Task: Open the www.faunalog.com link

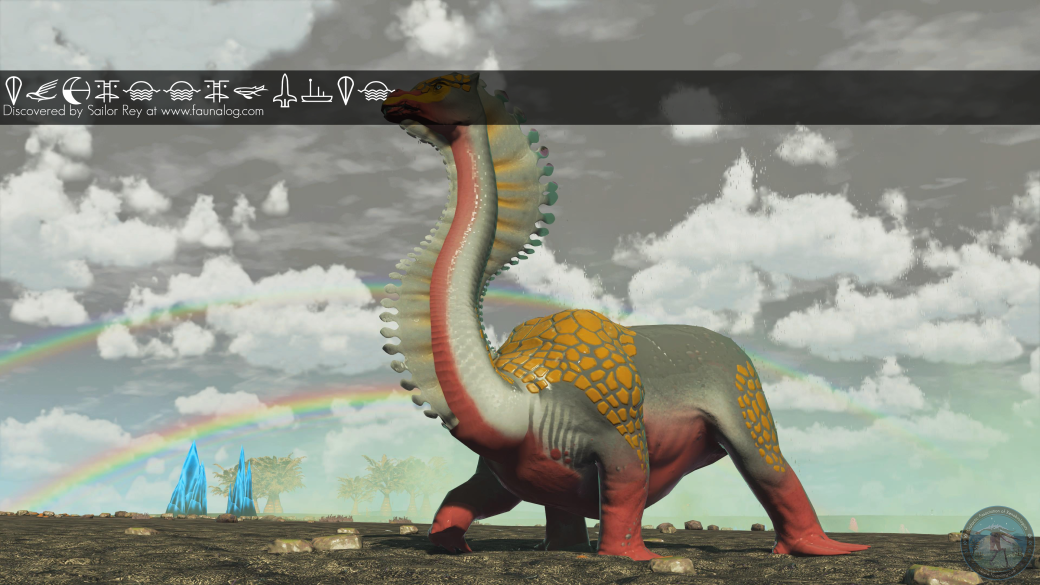Action: 212,112
